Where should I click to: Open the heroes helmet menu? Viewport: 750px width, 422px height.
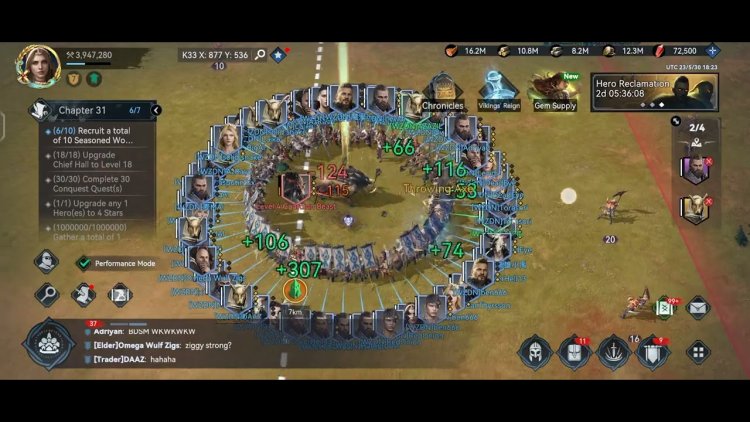point(535,352)
